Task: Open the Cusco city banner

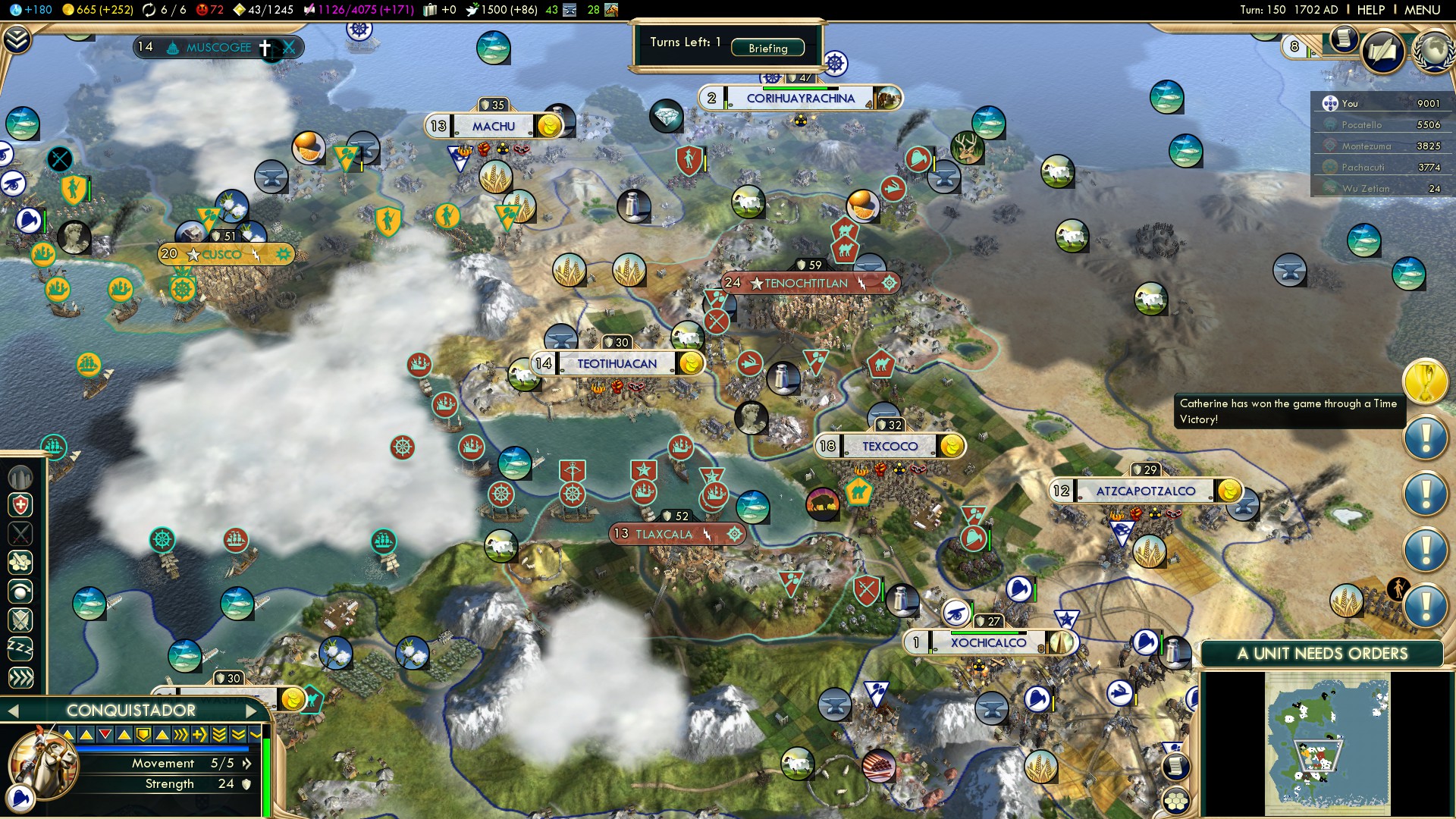Action: coord(221,254)
